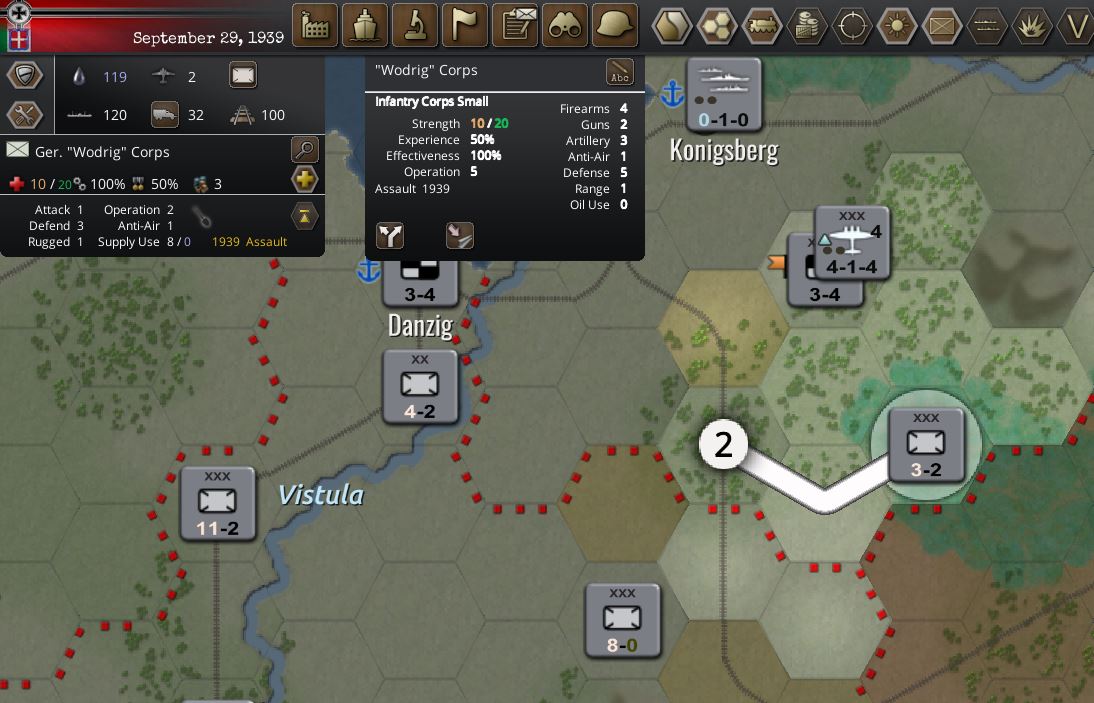The width and height of the screenshot is (1094, 703).
Task: Select the 11-2 infantry corps near Vistula
Action: point(218,504)
